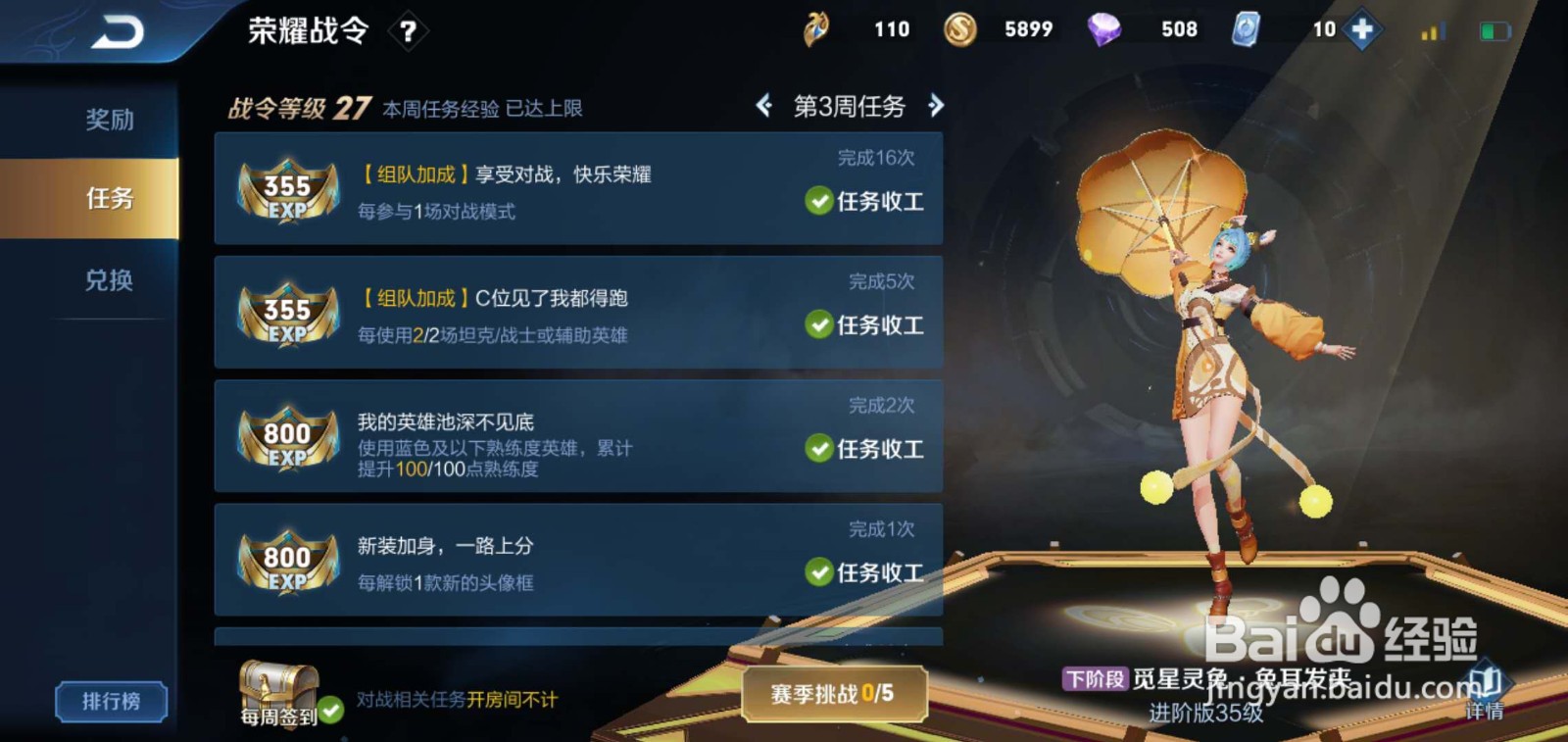This screenshot has height=742, width=1568.
Task: Click the battle pass token icon showing 110
Action: click(x=815, y=29)
